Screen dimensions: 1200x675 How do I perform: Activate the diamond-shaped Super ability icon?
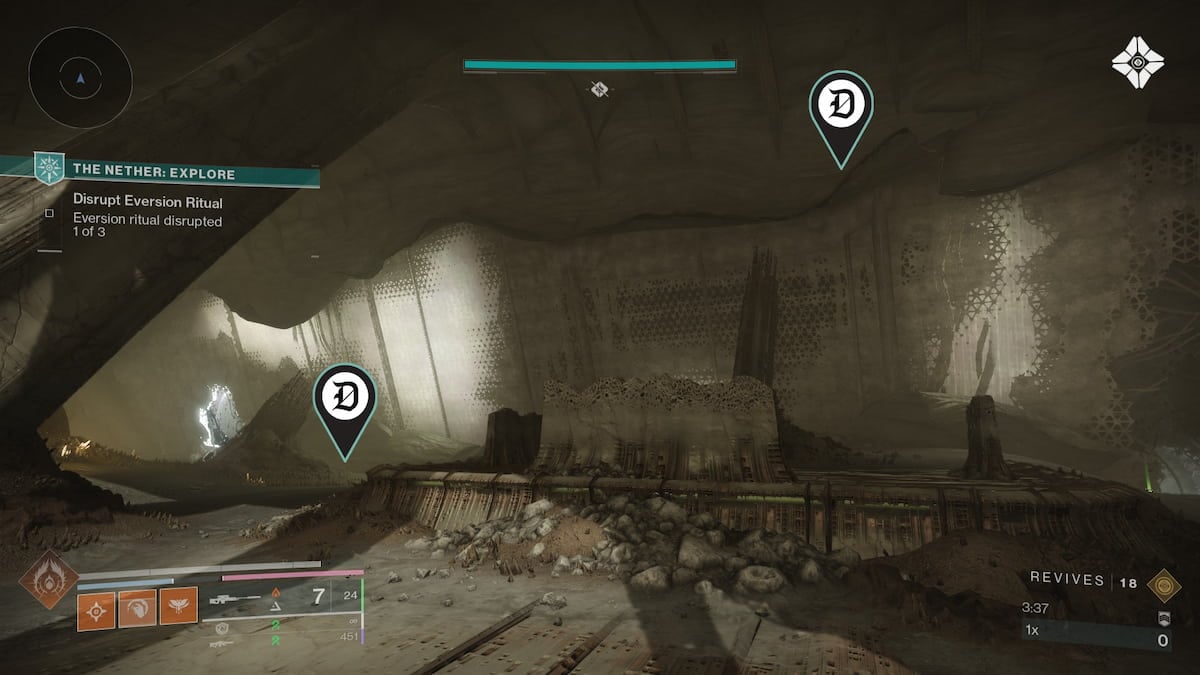[47, 580]
